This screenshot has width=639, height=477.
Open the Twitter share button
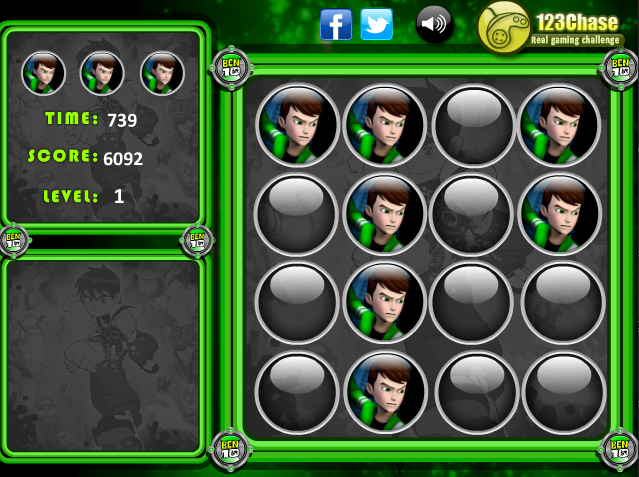pyautogui.click(x=376, y=24)
